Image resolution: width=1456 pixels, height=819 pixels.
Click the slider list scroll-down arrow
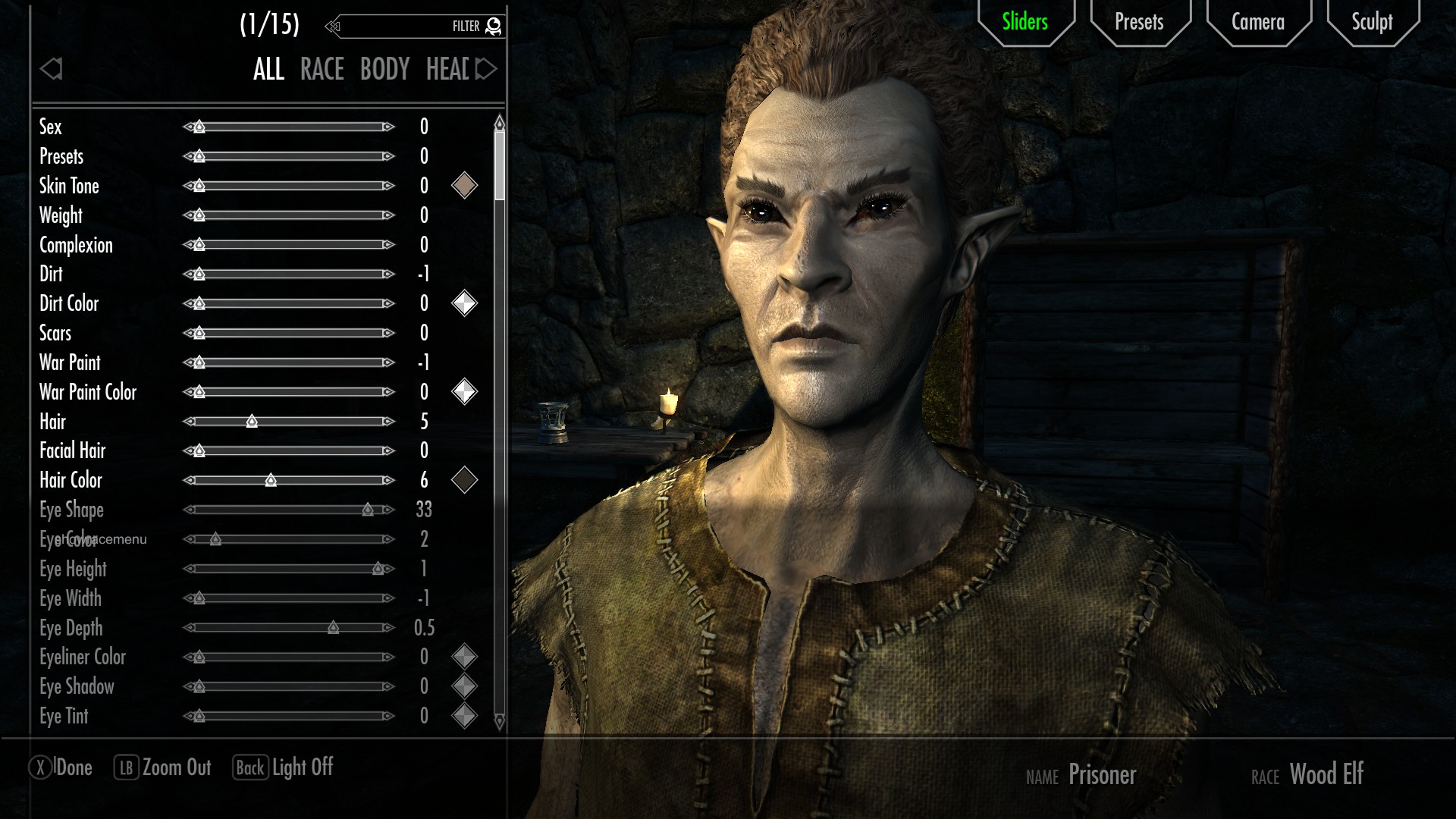click(x=499, y=721)
